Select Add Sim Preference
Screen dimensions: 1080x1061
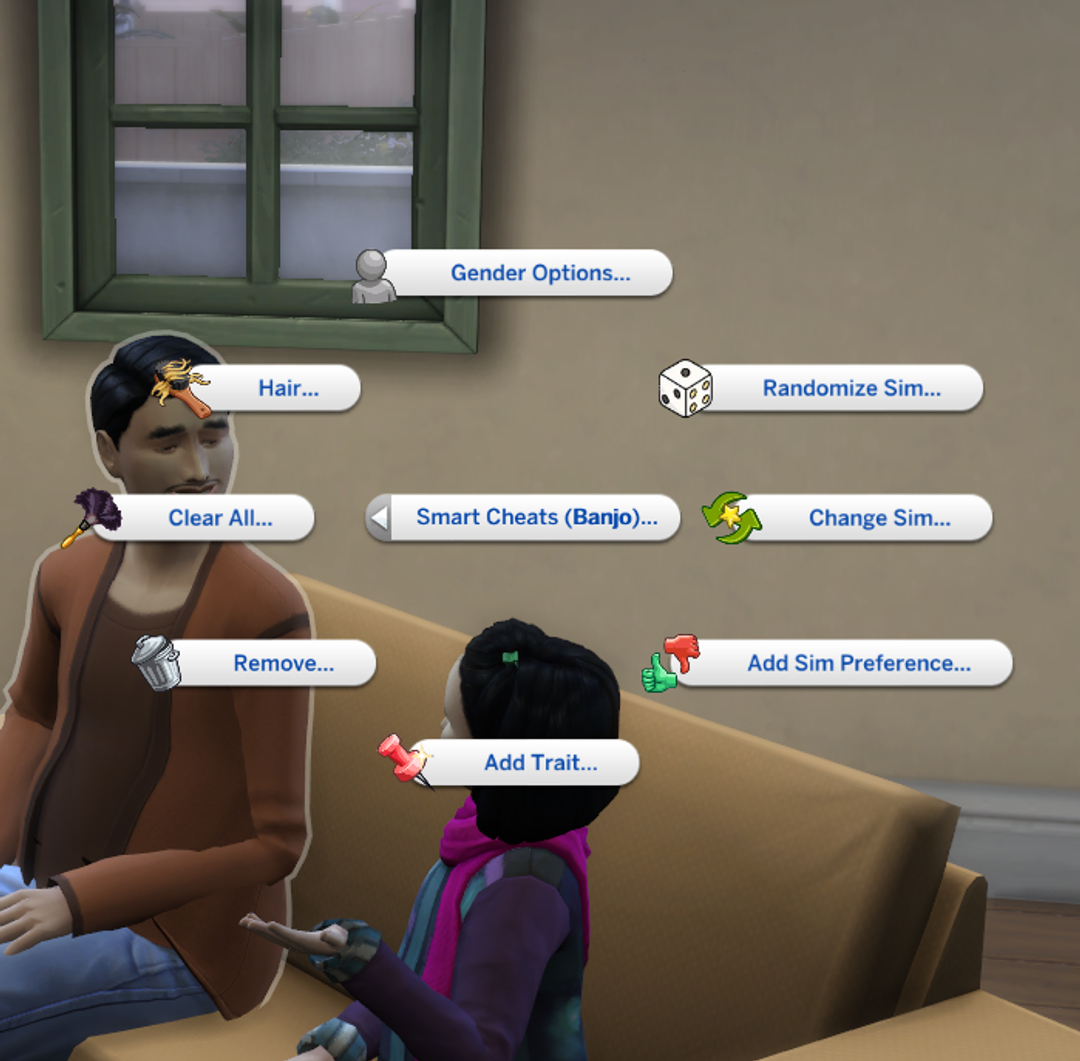(x=858, y=663)
